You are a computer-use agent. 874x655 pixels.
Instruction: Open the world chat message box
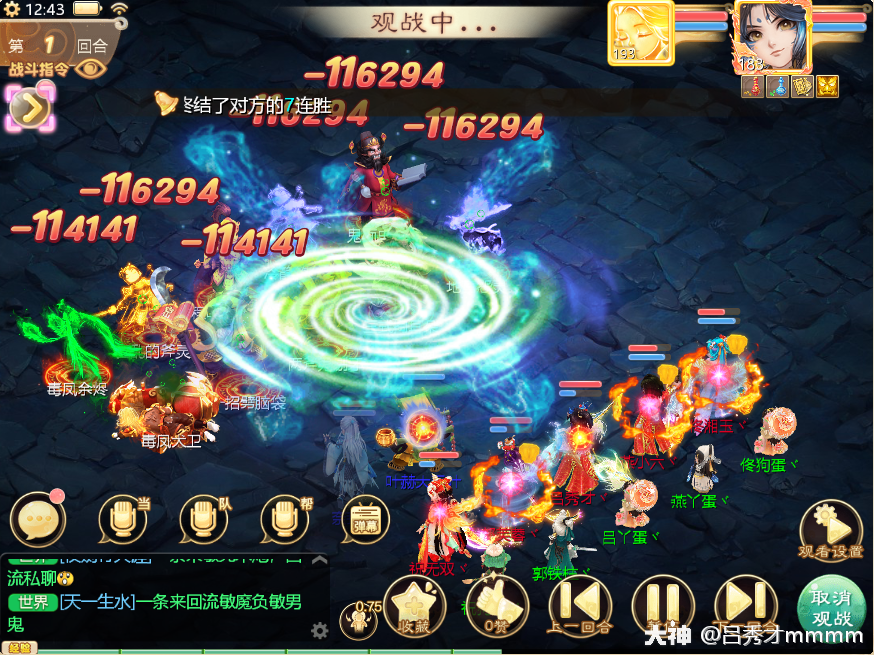coord(160,613)
